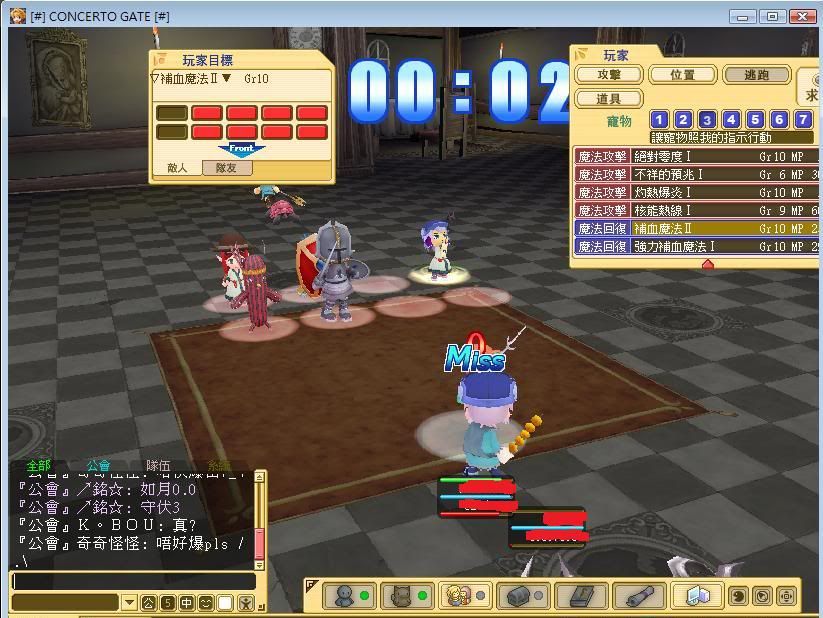Screen dimensions: 823x618
Task: Choose the 不祥的預兆 I spell row
Action: click(x=696, y=175)
